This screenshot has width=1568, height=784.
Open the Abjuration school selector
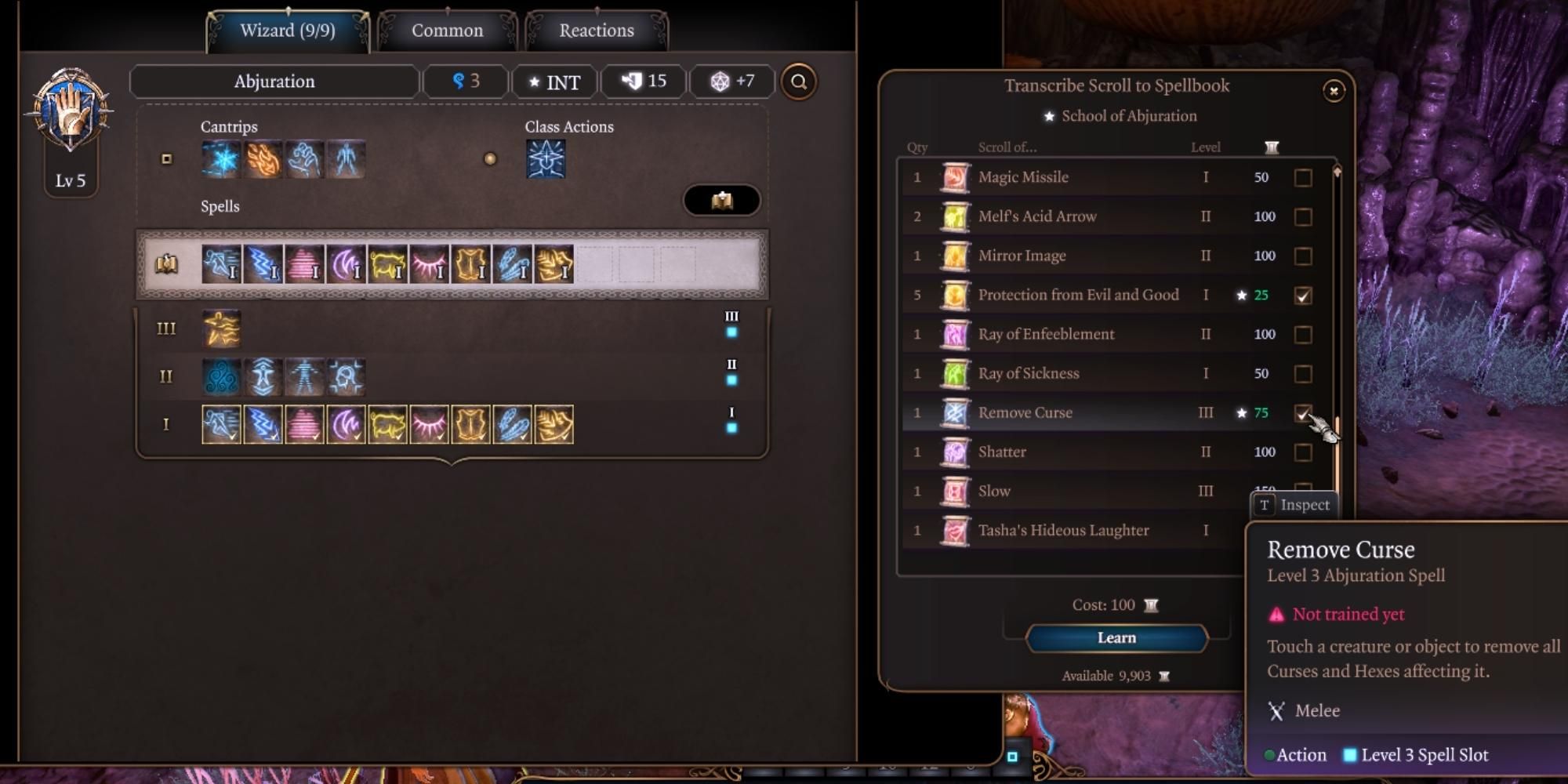click(274, 81)
